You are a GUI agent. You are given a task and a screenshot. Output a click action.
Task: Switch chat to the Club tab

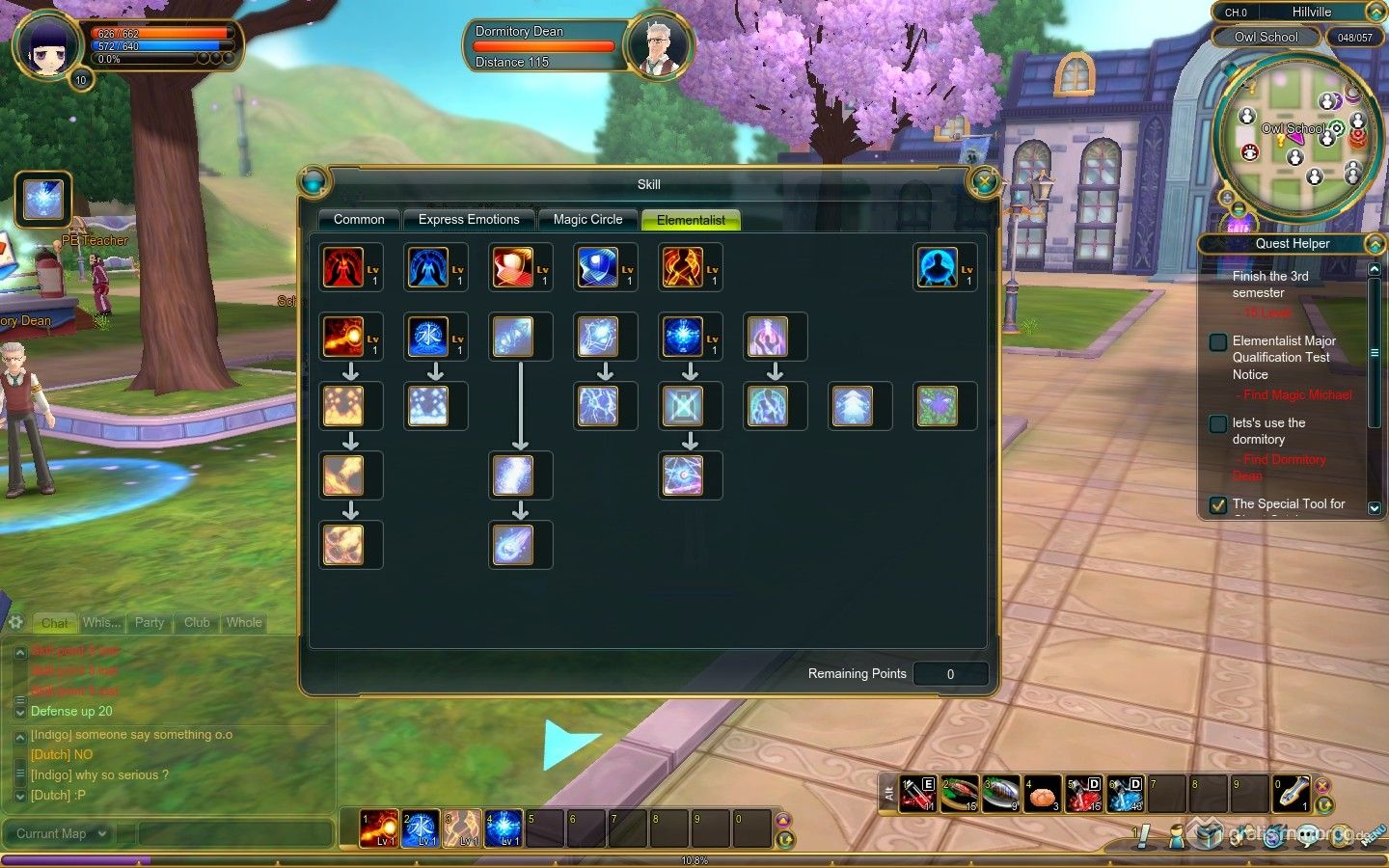coord(197,623)
